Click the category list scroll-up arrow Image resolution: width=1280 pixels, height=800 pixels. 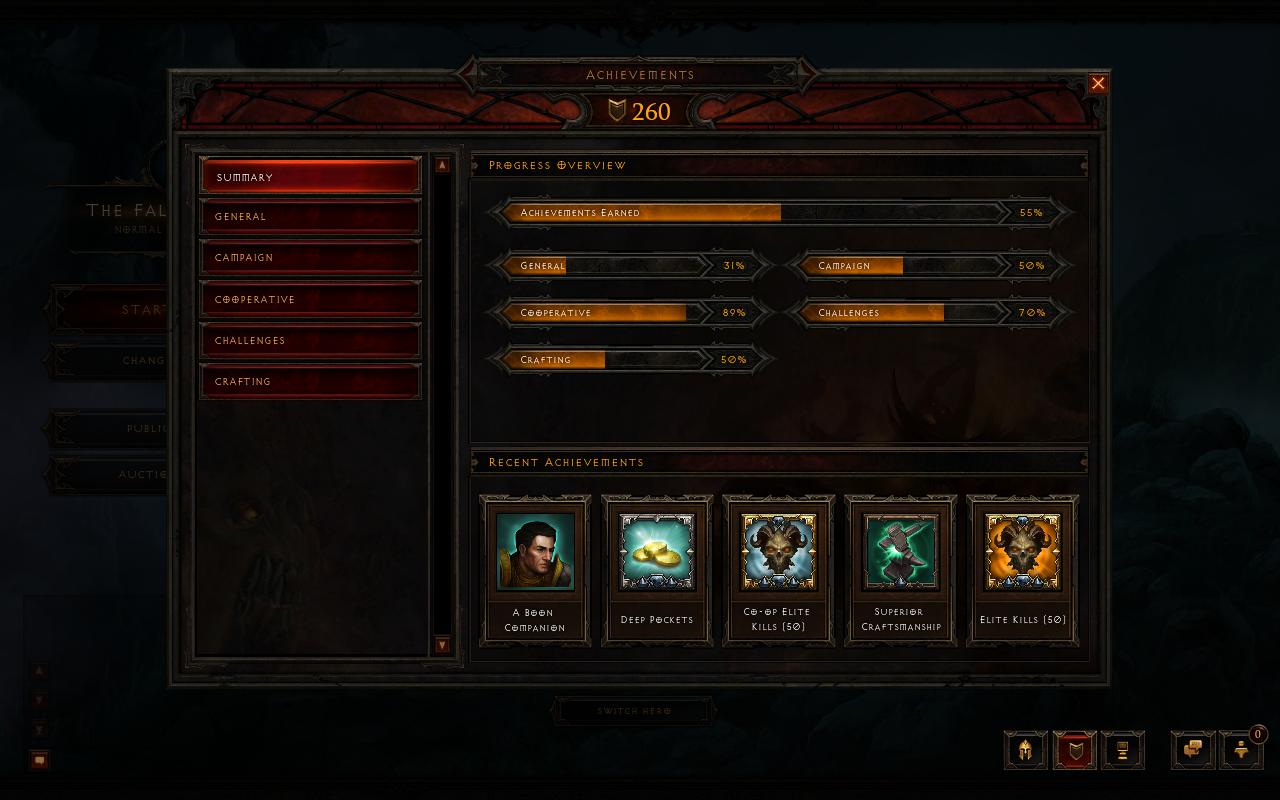(442, 165)
